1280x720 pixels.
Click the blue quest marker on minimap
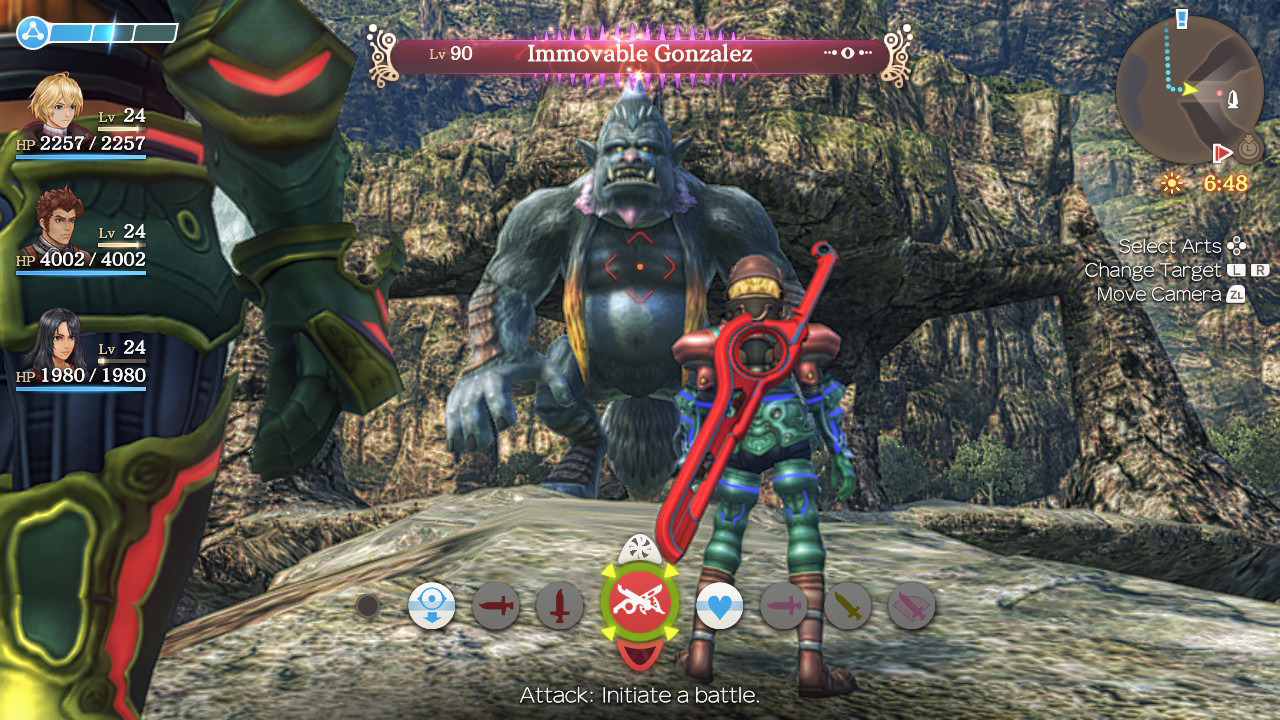pyautogui.click(x=1183, y=18)
